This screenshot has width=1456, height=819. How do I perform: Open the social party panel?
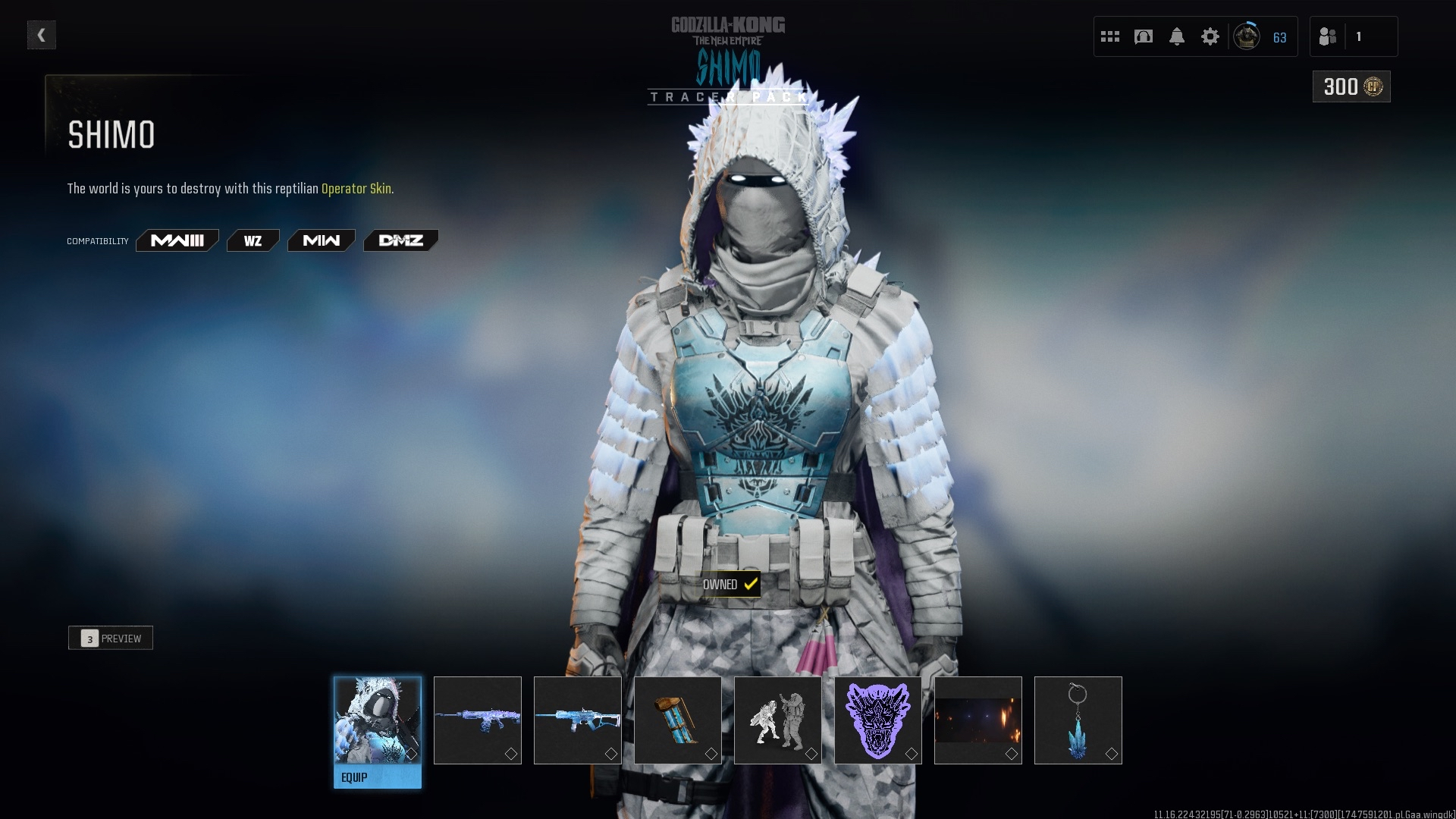pyautogui.click(x=1353, y=36)
